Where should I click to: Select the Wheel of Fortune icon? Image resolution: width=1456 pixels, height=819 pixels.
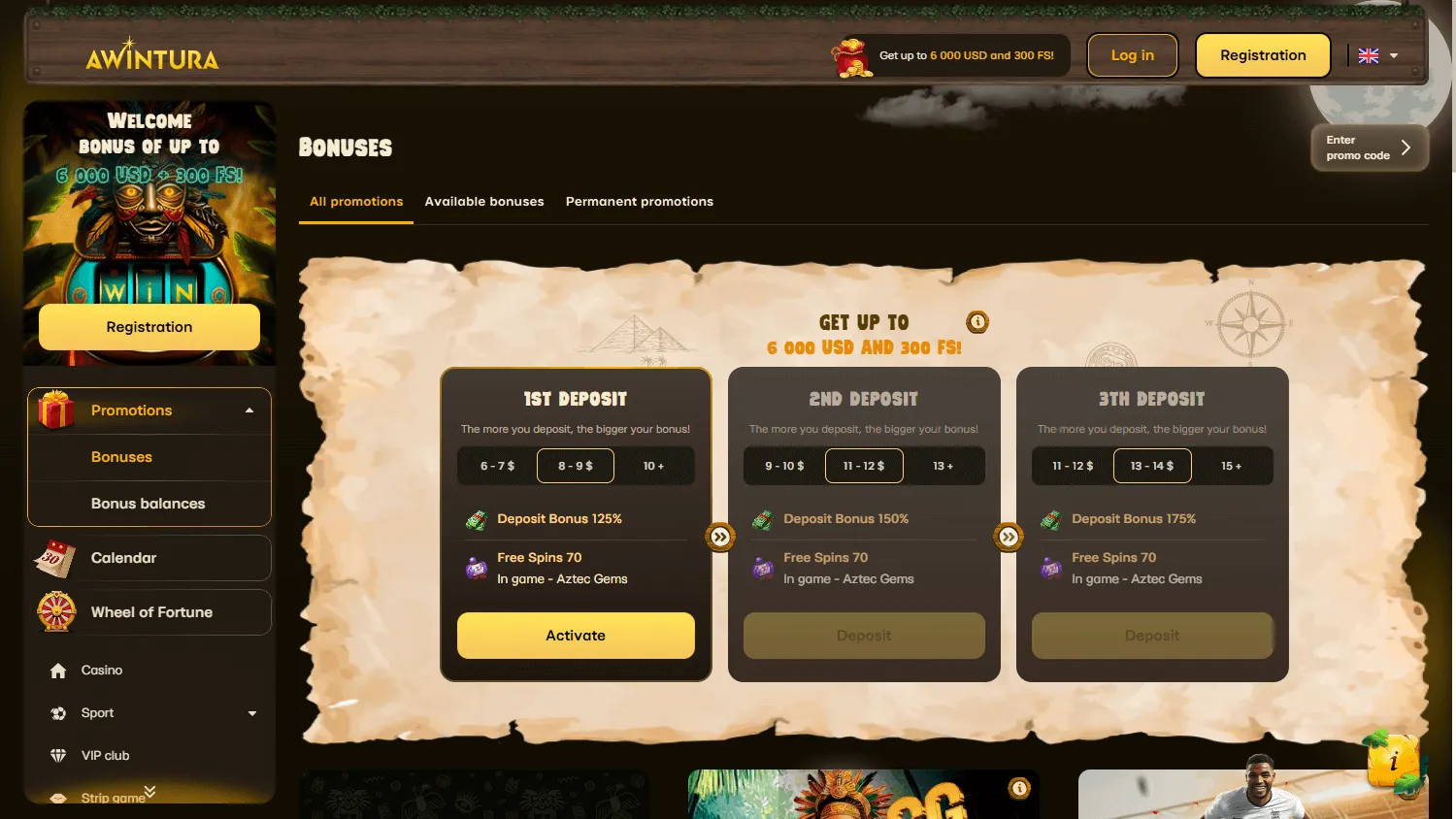tap(56, 612)
